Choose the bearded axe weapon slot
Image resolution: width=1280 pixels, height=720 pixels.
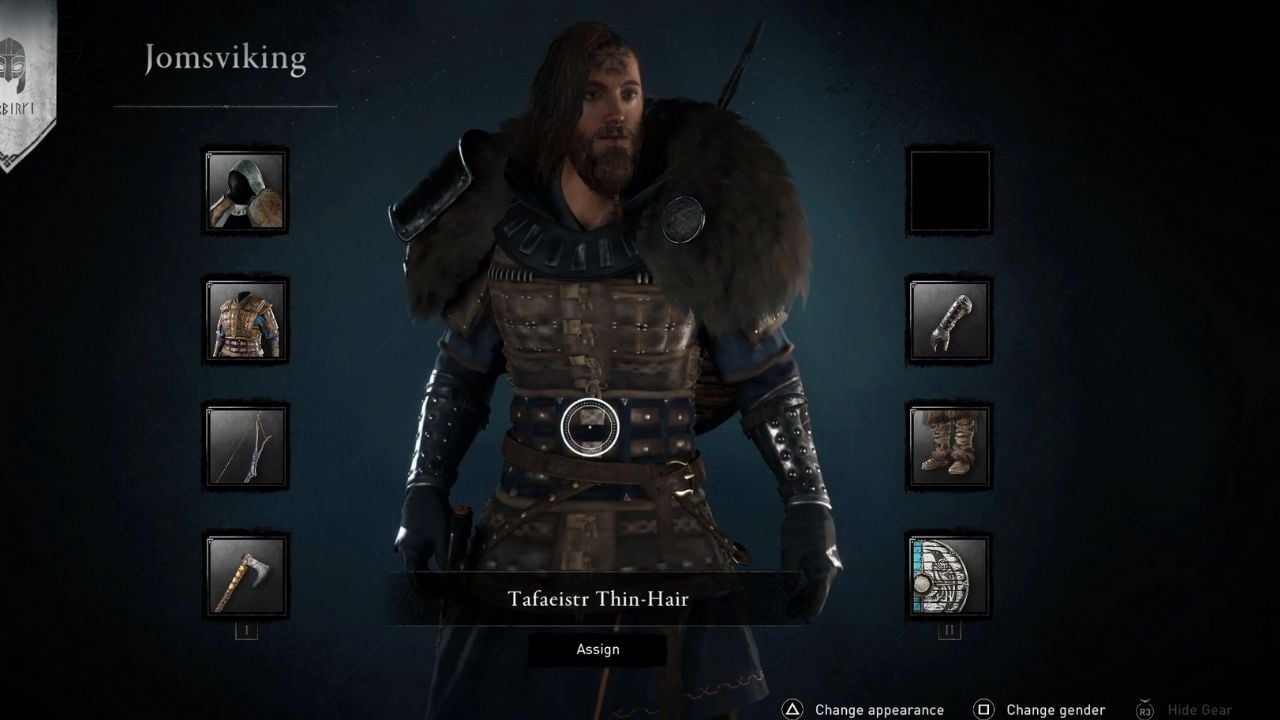coord(244,574)
